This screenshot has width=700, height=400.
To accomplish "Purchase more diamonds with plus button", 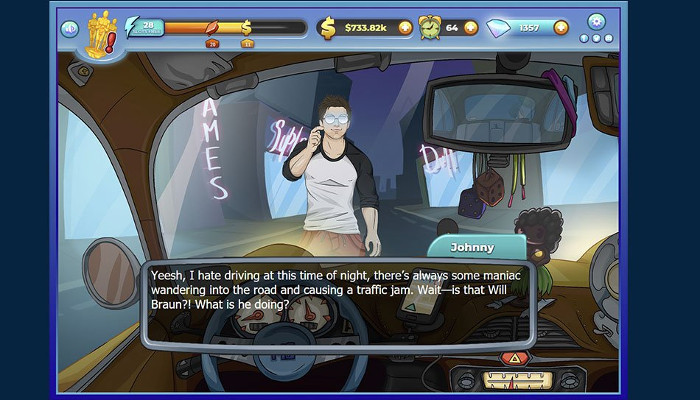I will [x=562, y=28].
